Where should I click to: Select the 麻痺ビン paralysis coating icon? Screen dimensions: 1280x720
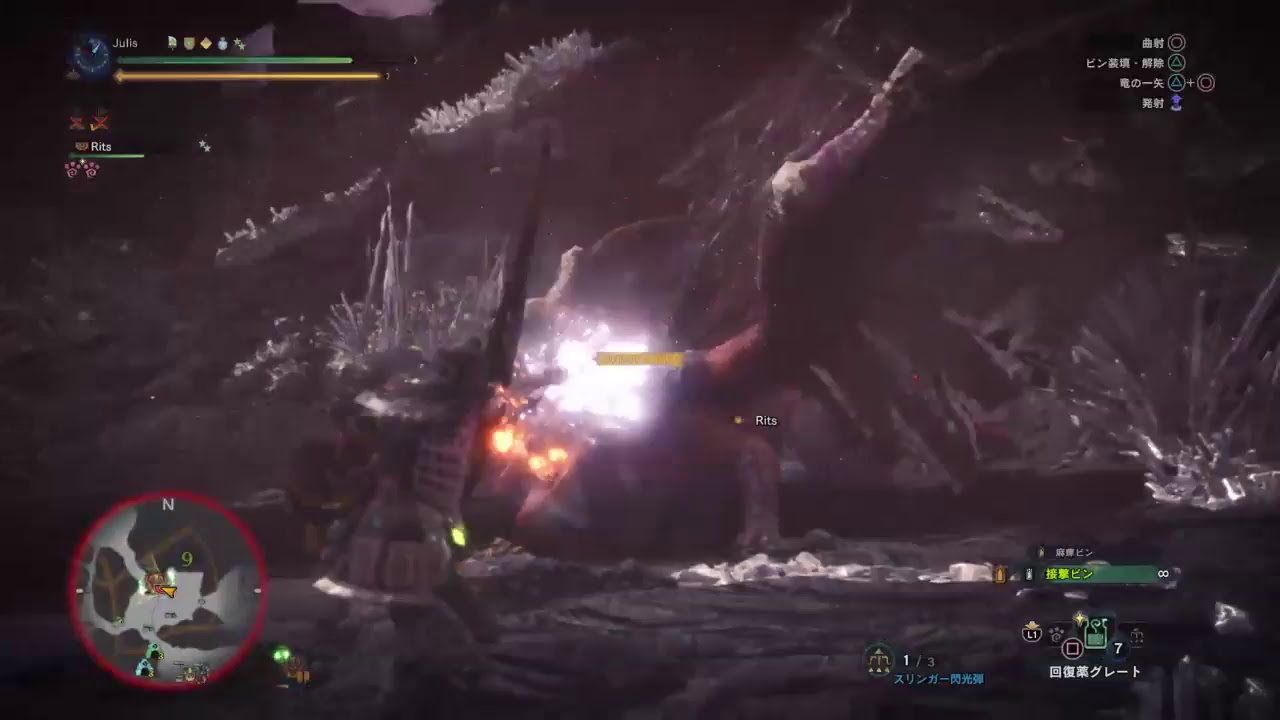coord(1041,552)
